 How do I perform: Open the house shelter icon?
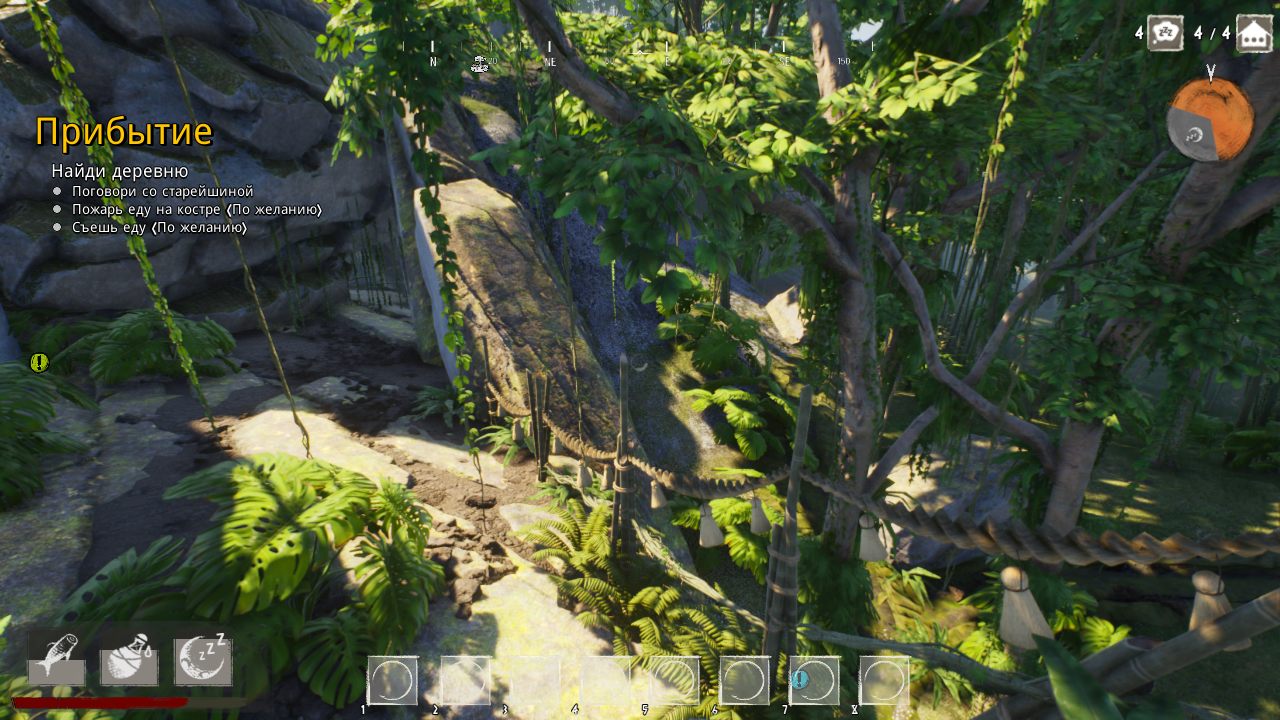tap(1254, 33)
